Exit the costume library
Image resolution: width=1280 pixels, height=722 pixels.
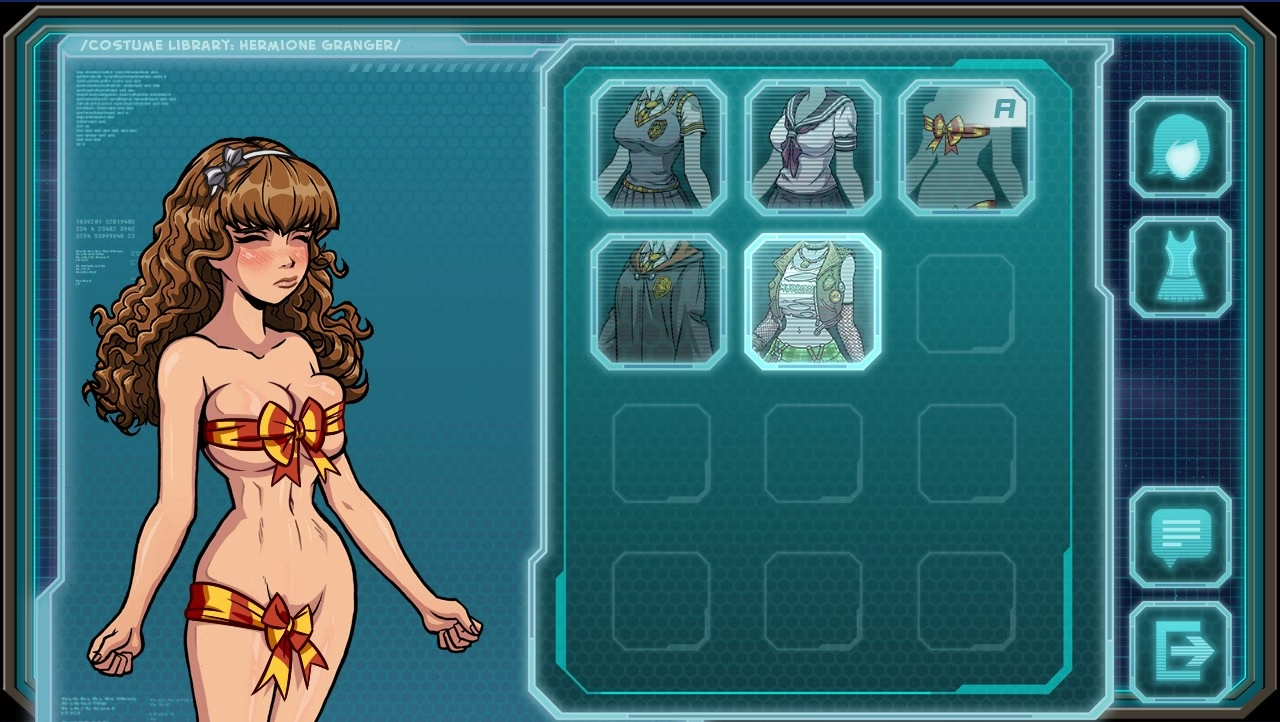click(x=1180, y=652)
